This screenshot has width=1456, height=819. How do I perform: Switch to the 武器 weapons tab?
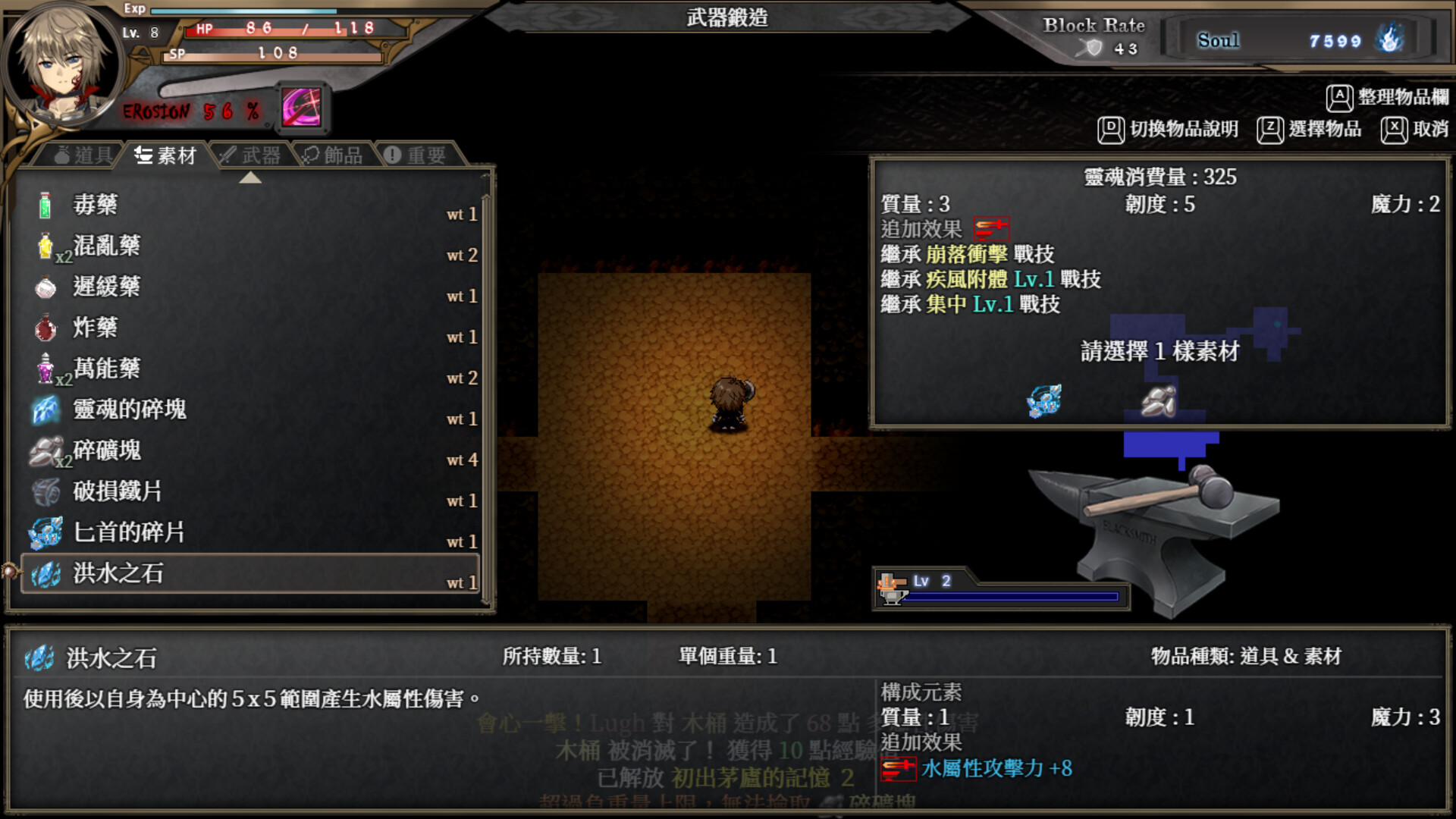pyautogui.click(x=250, y=155)
